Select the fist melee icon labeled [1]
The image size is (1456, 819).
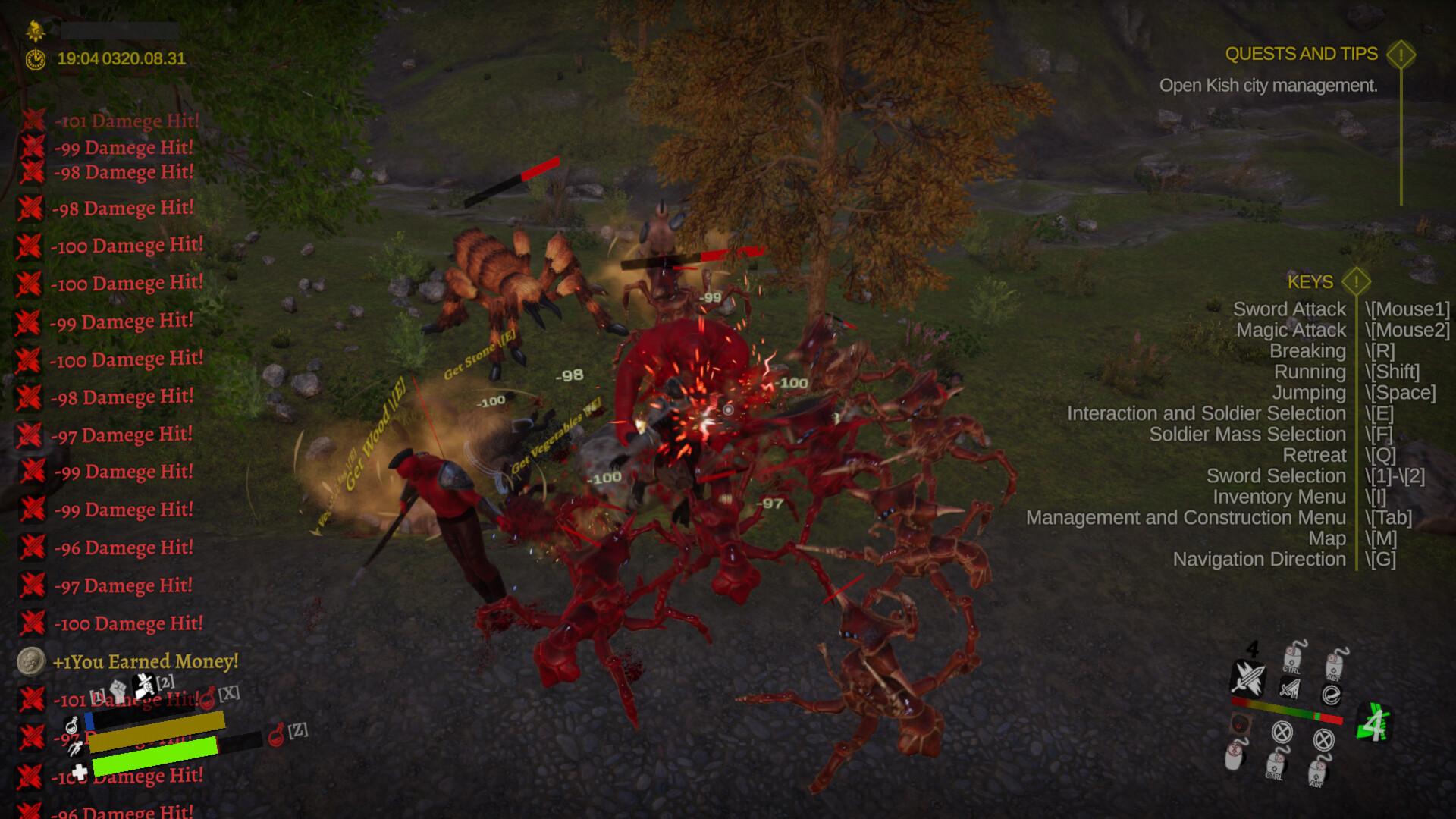[x=117, y=689]
